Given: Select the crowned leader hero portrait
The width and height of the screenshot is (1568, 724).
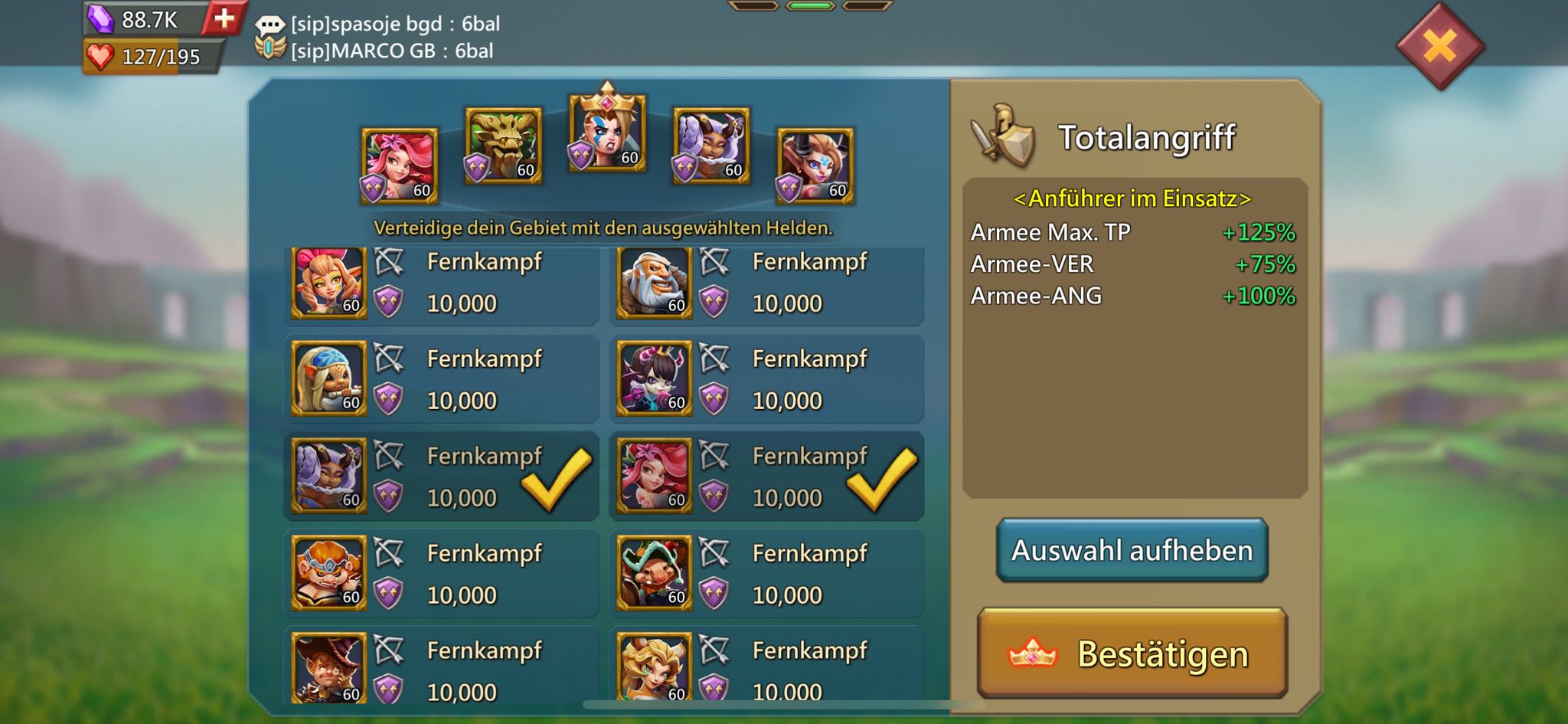Looking at the screenshot, I should (607, 132).
